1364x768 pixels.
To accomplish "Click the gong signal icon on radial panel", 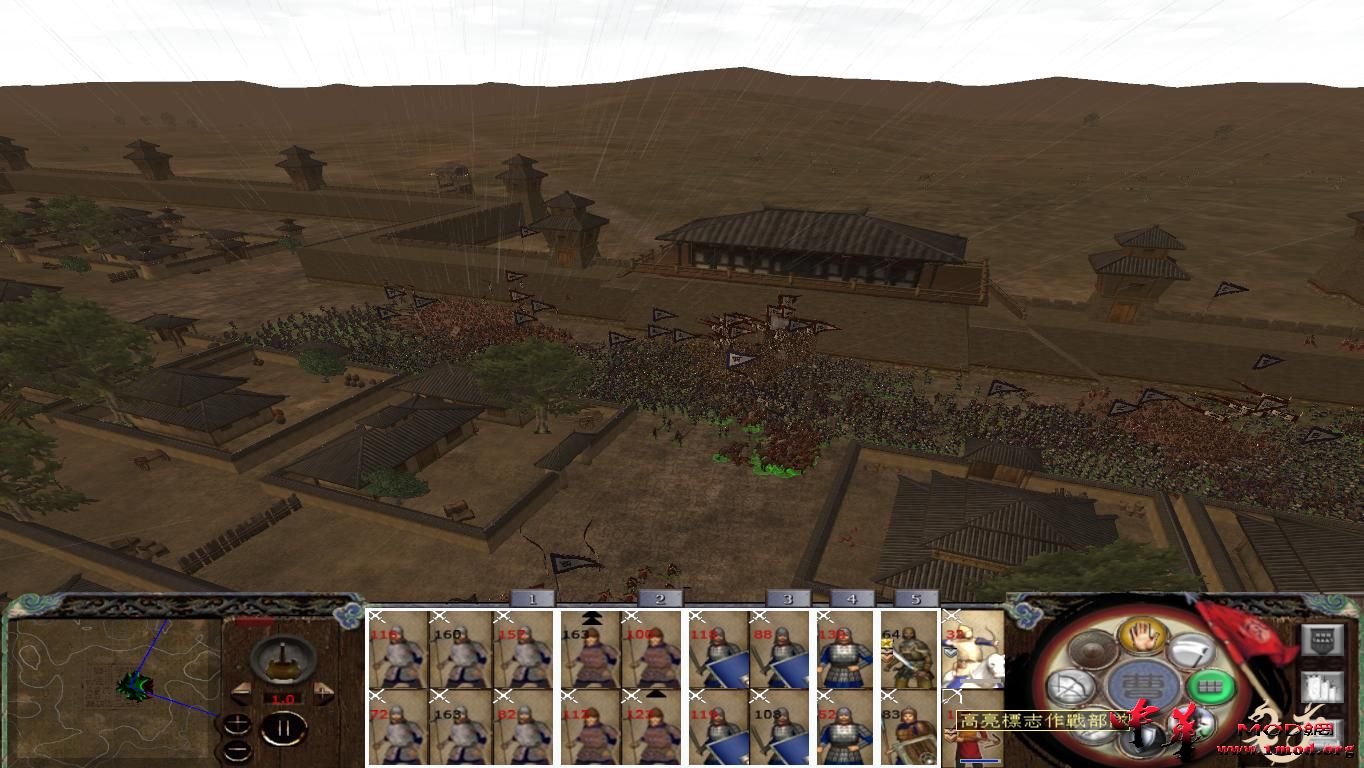I will (x=1092, y=651).
